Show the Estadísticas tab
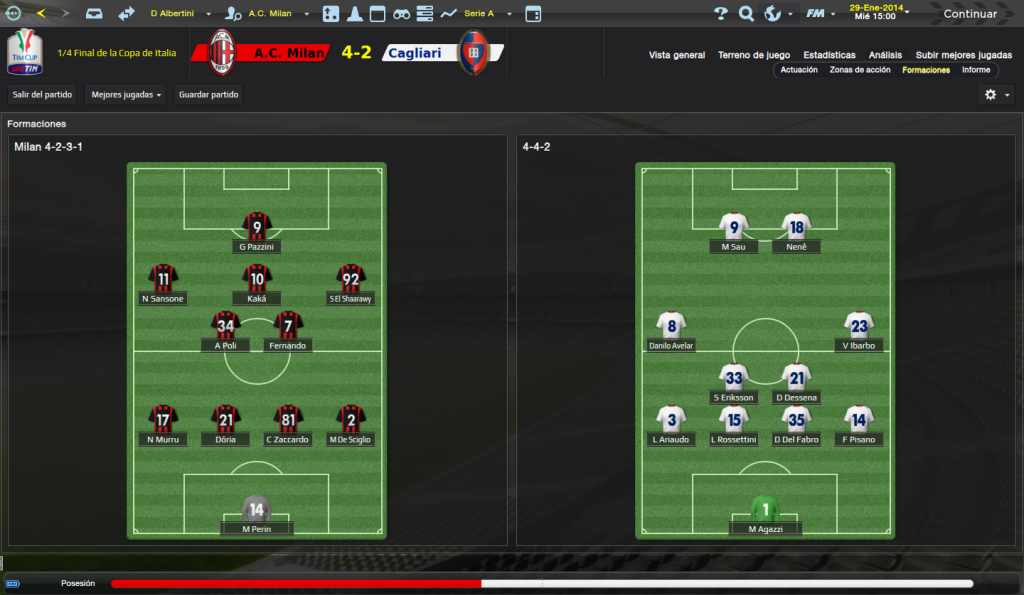Screen dimensions: 1024x595 click(x=829, y=55)
